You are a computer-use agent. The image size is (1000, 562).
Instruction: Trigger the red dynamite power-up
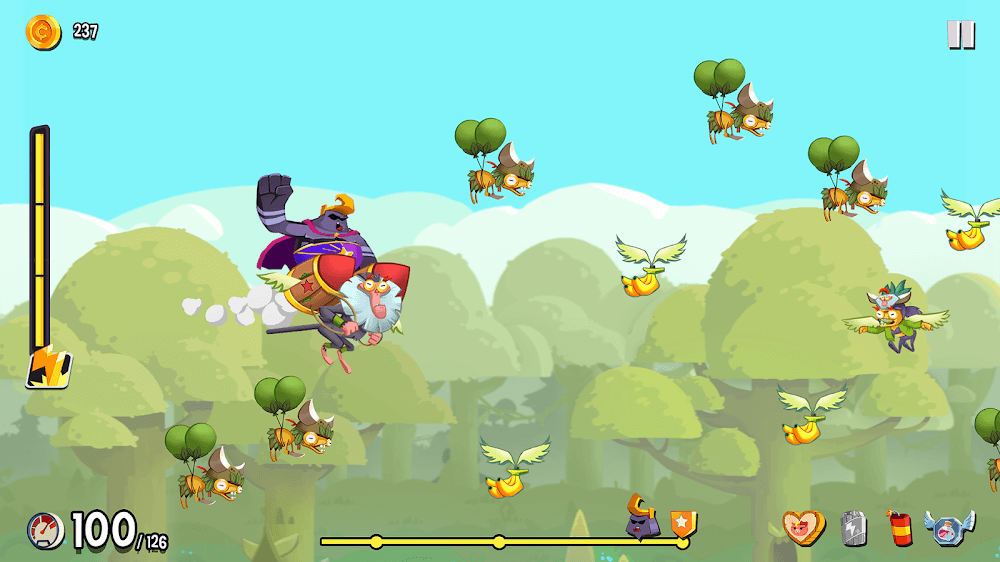point(899,527)
